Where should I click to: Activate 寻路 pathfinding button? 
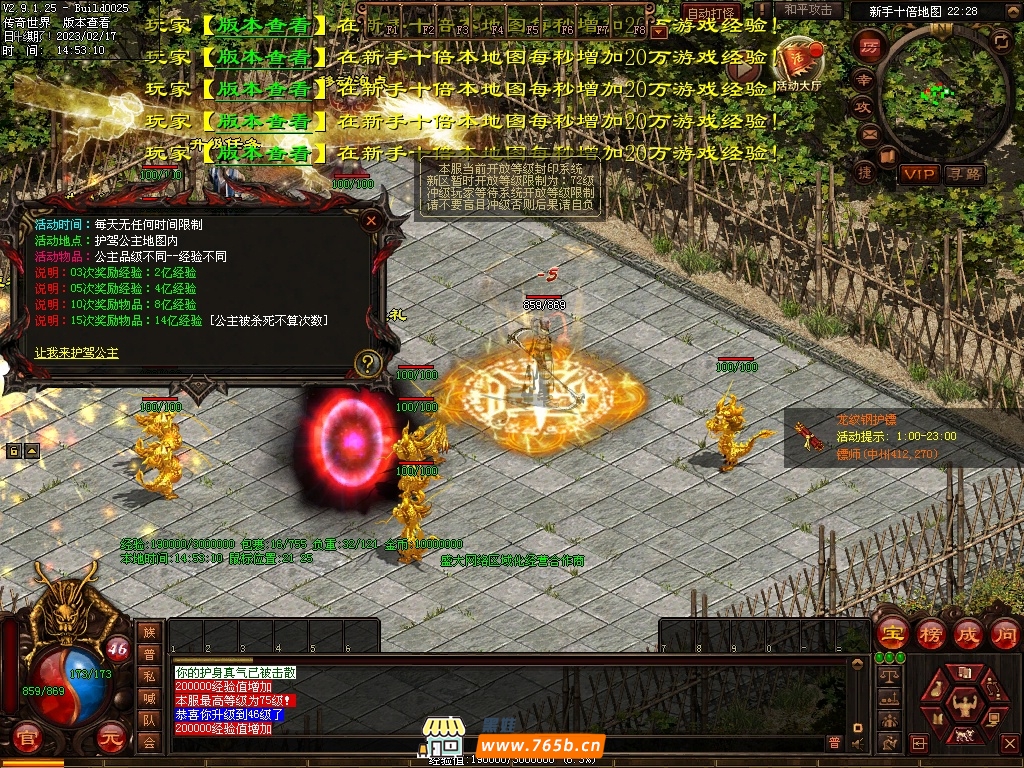965,174
